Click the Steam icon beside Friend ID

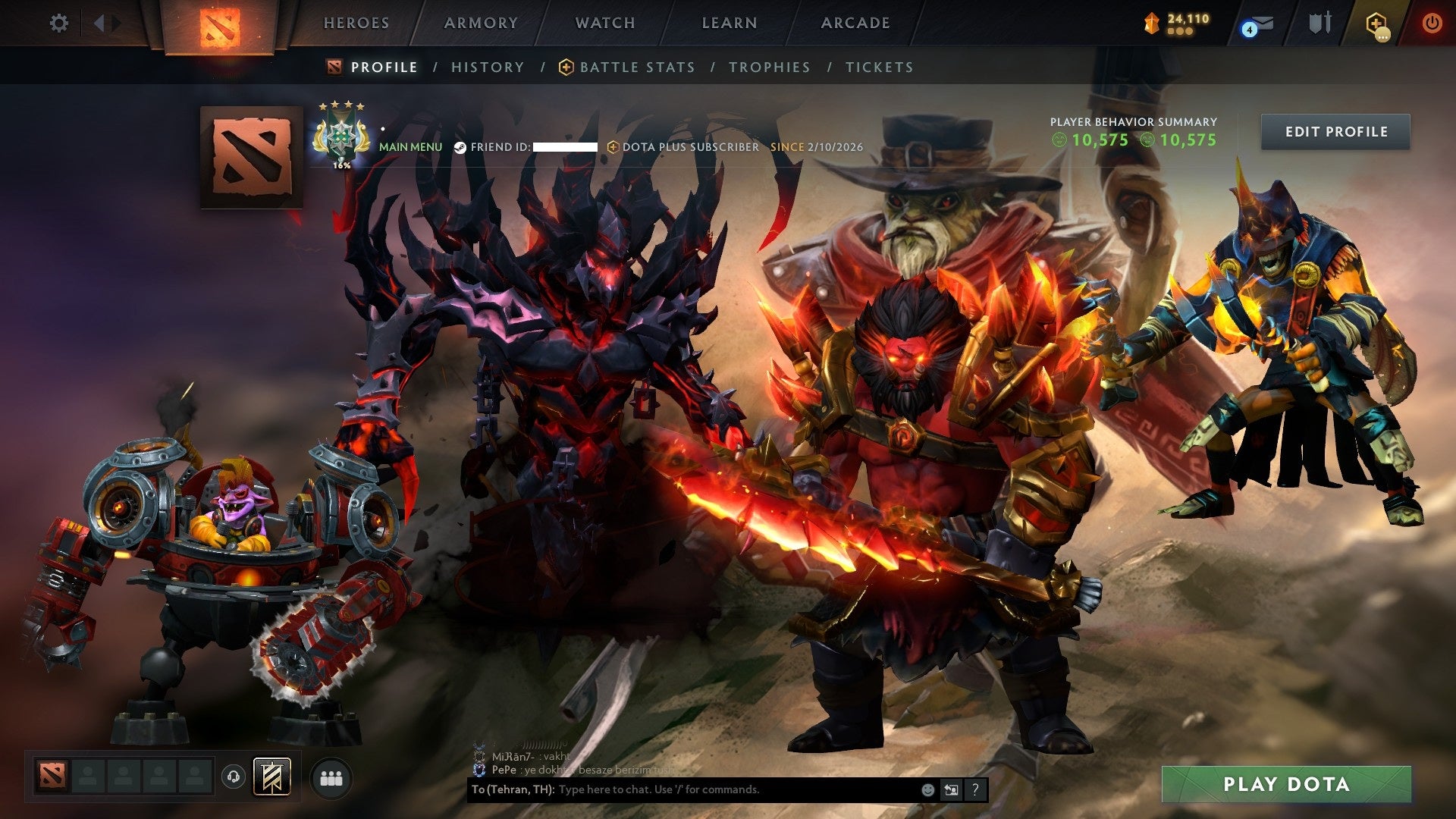459,146
